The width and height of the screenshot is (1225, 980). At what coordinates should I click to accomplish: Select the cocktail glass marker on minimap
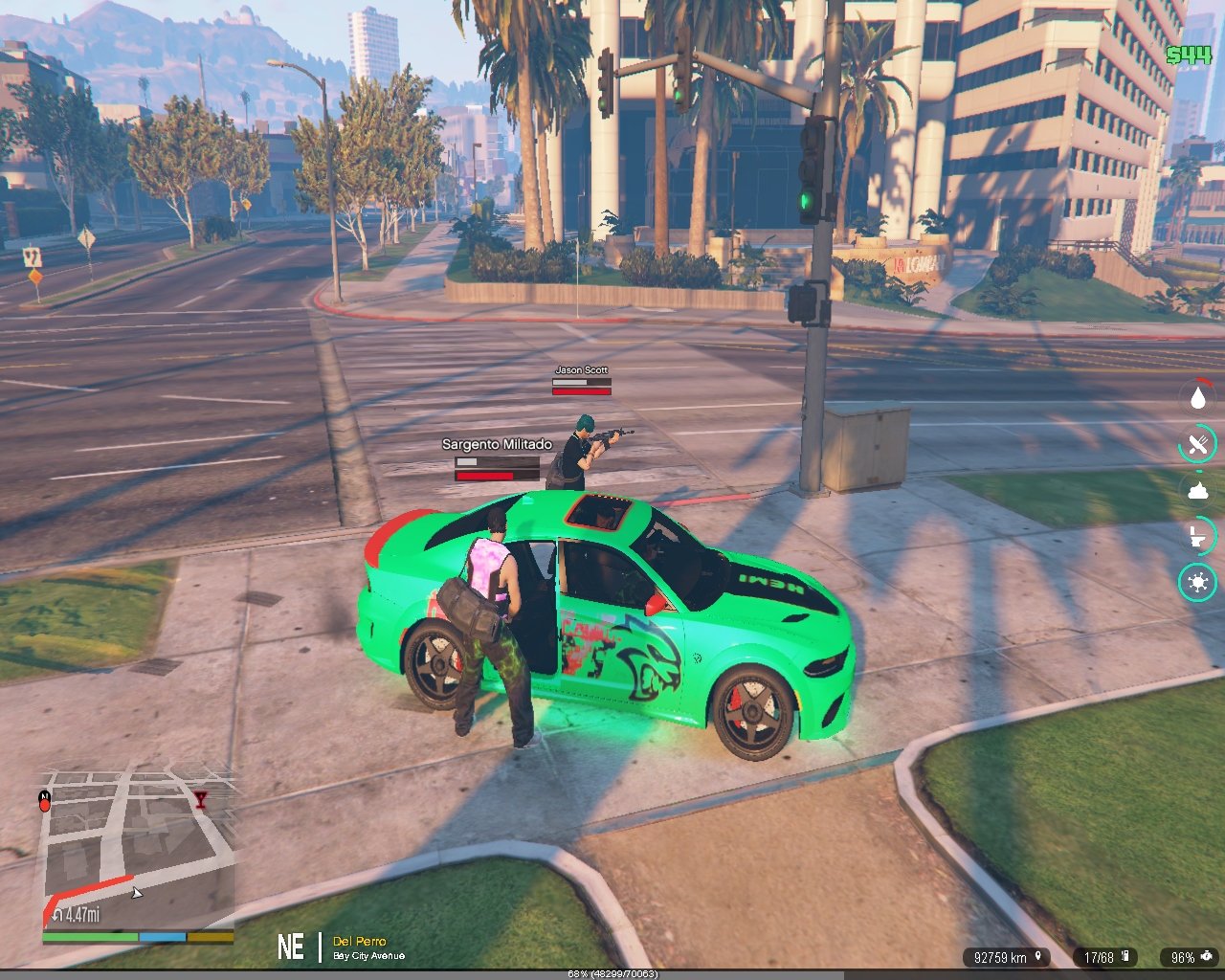click(200, 799)
